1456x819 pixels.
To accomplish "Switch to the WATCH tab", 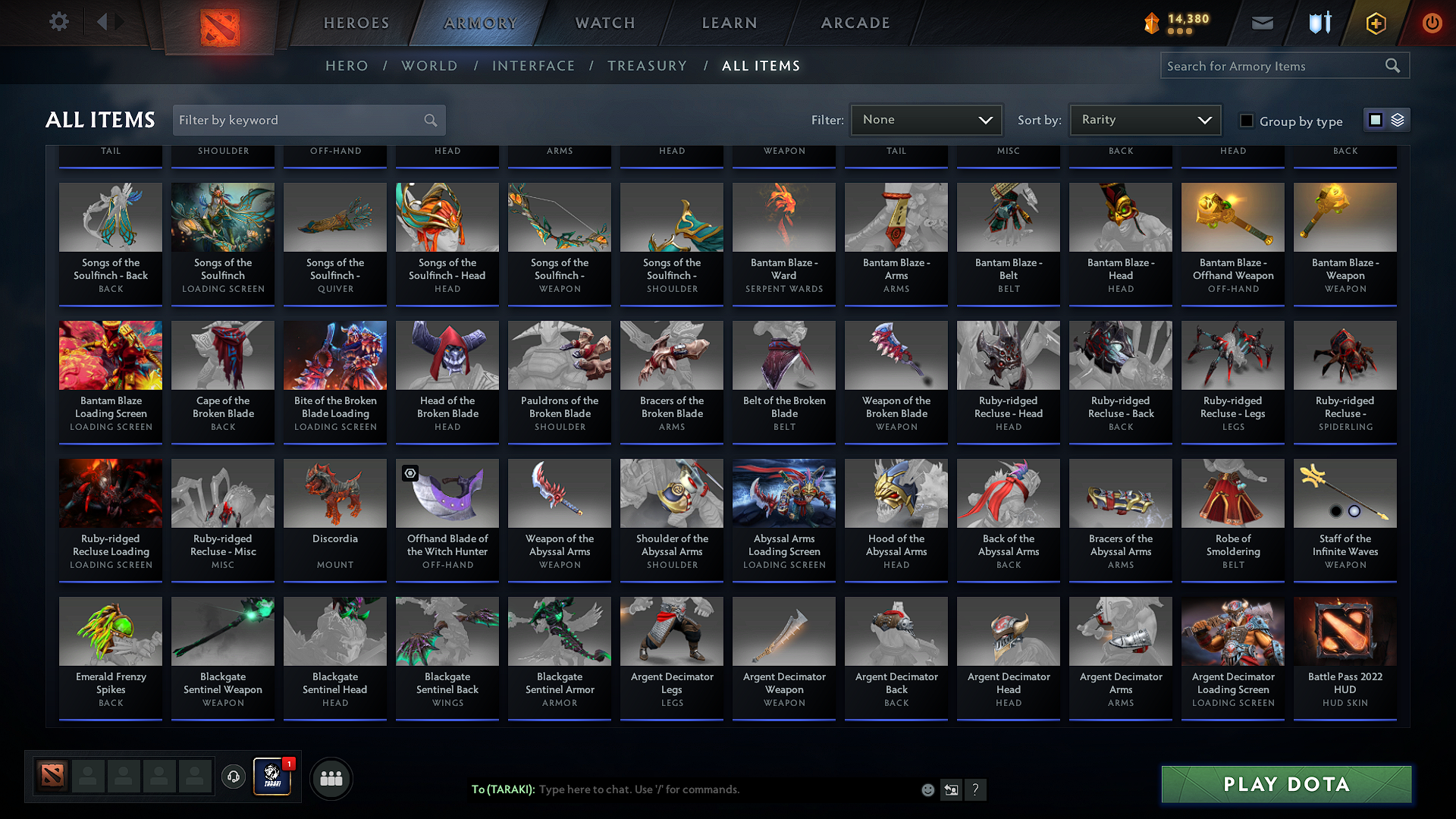I will [603, 23].
